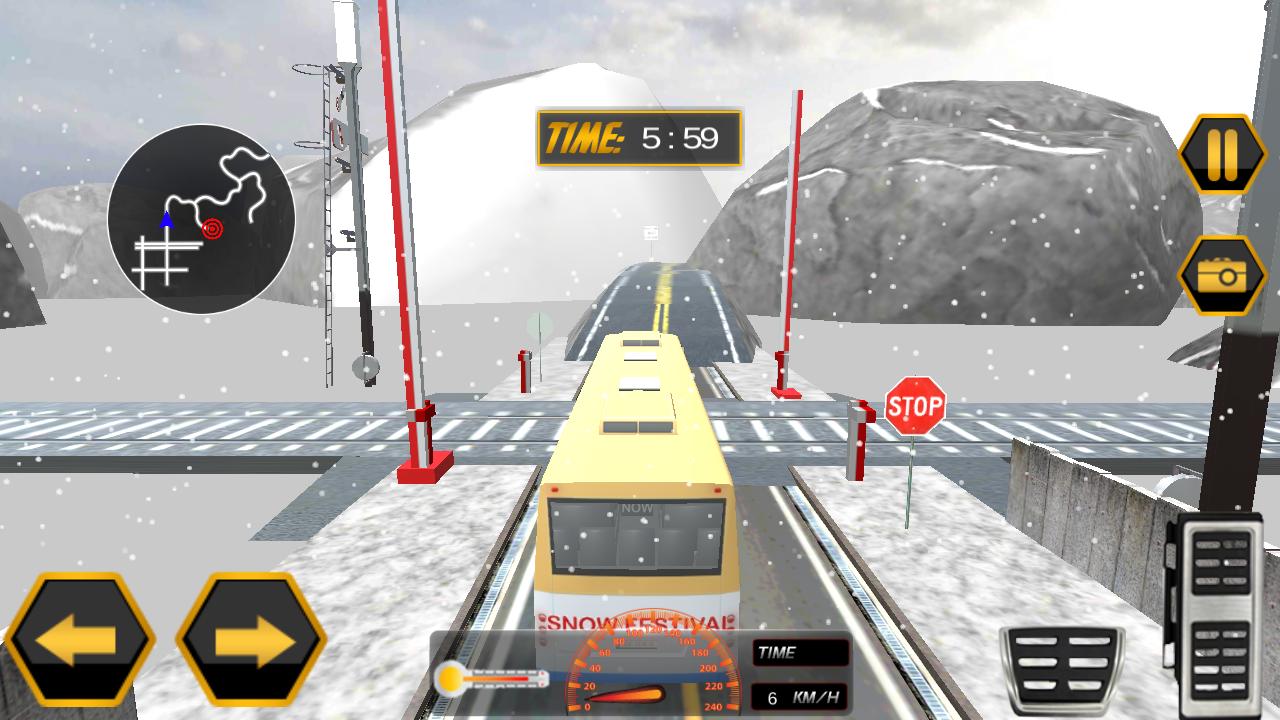Pause the game with the pause button
This screenshot has height=720, width=1280.
[1222, 154]
